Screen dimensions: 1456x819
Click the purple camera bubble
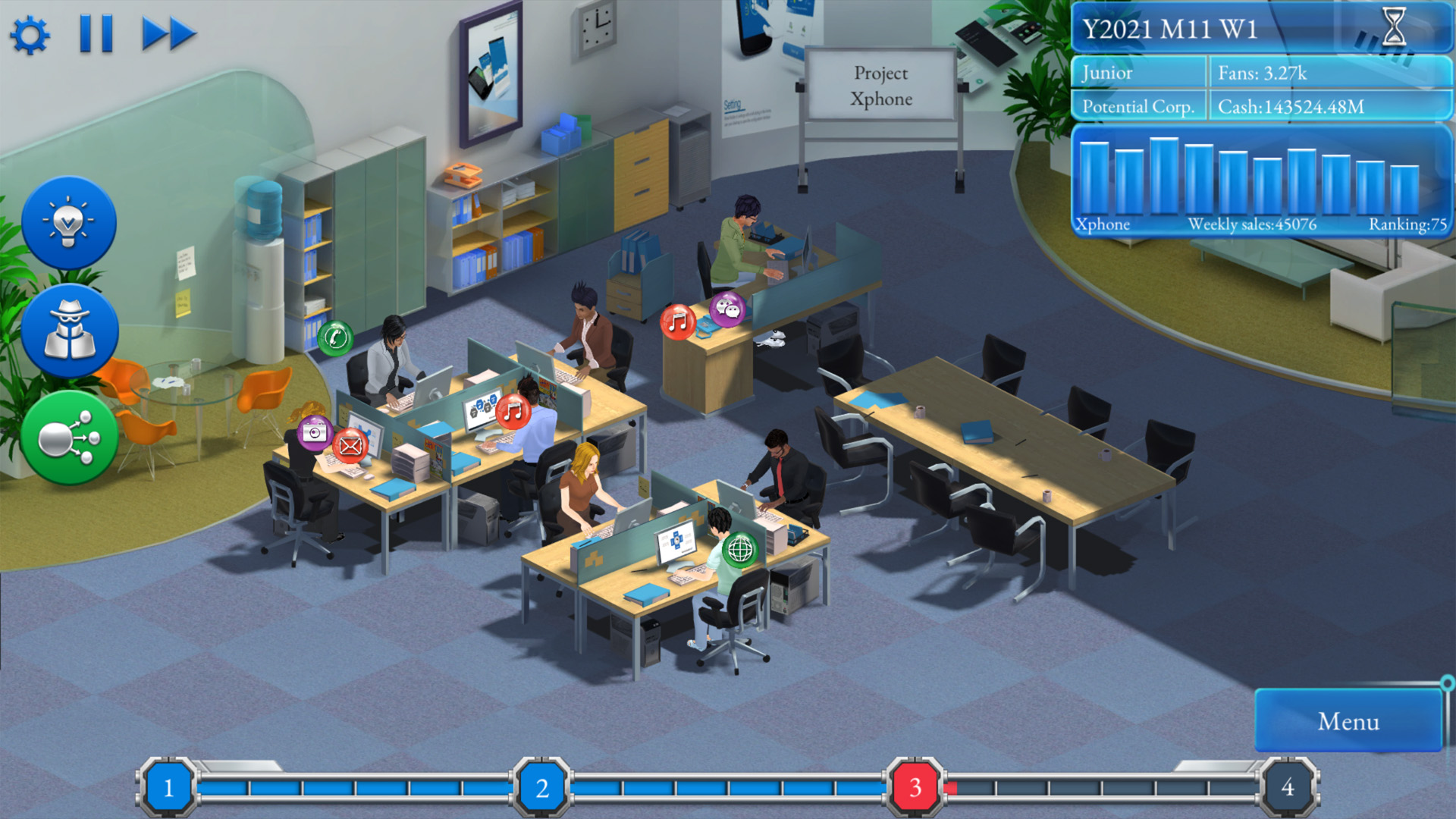point(315,432)
